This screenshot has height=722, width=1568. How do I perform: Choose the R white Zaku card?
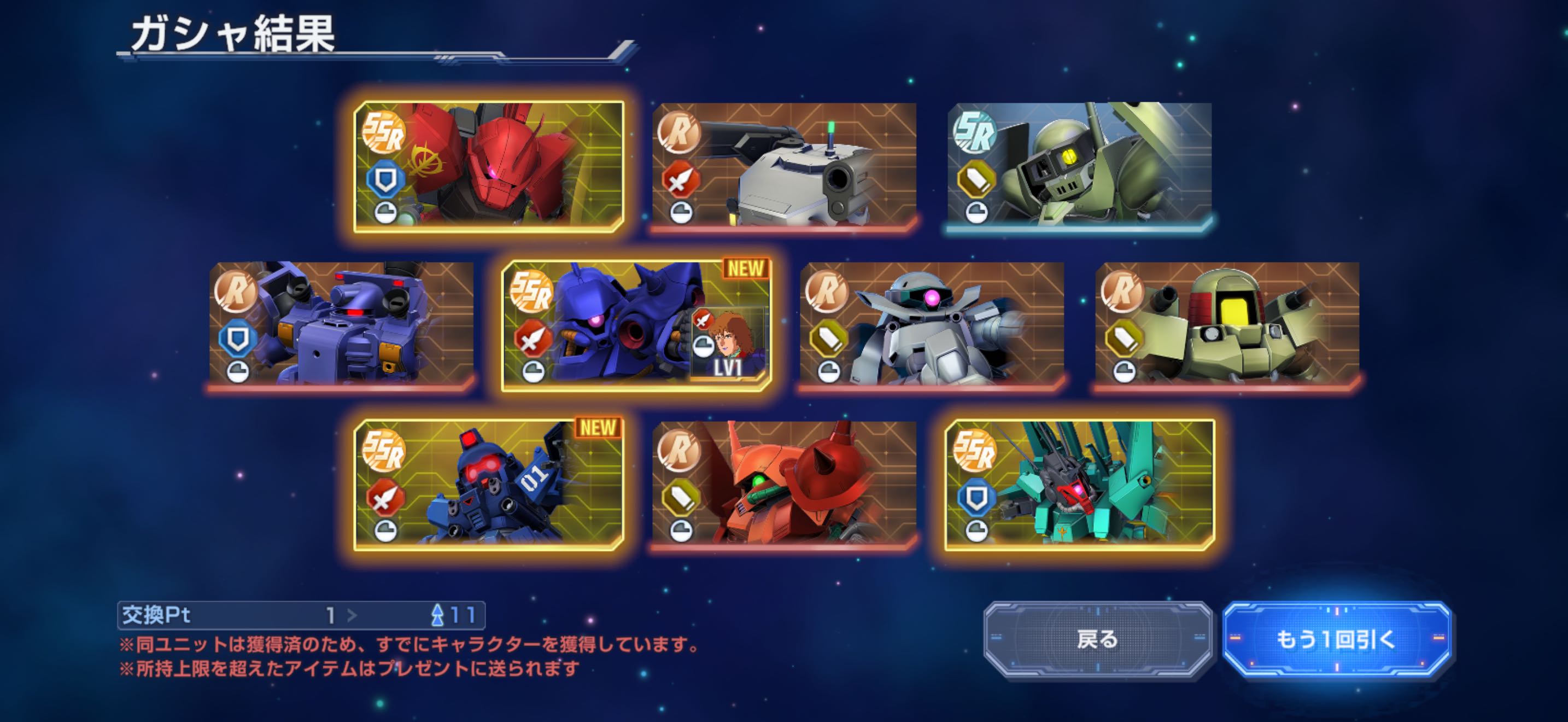[x=931, y=325]
